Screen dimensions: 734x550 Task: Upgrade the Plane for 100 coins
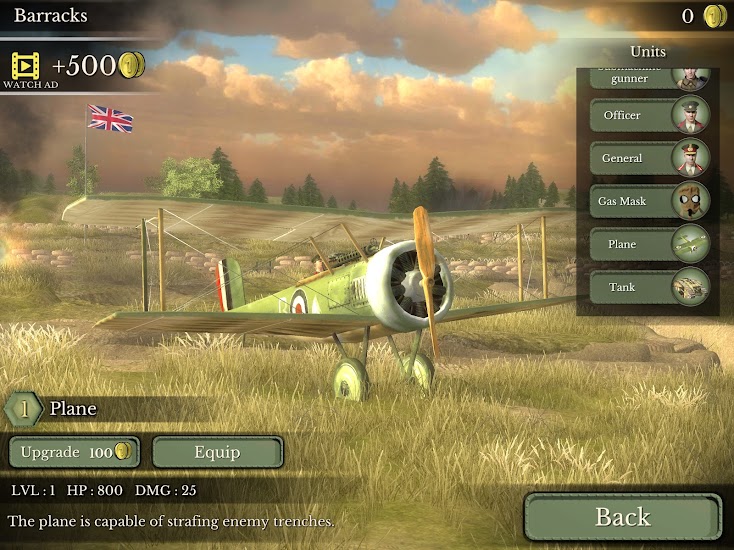pos(74,452)
